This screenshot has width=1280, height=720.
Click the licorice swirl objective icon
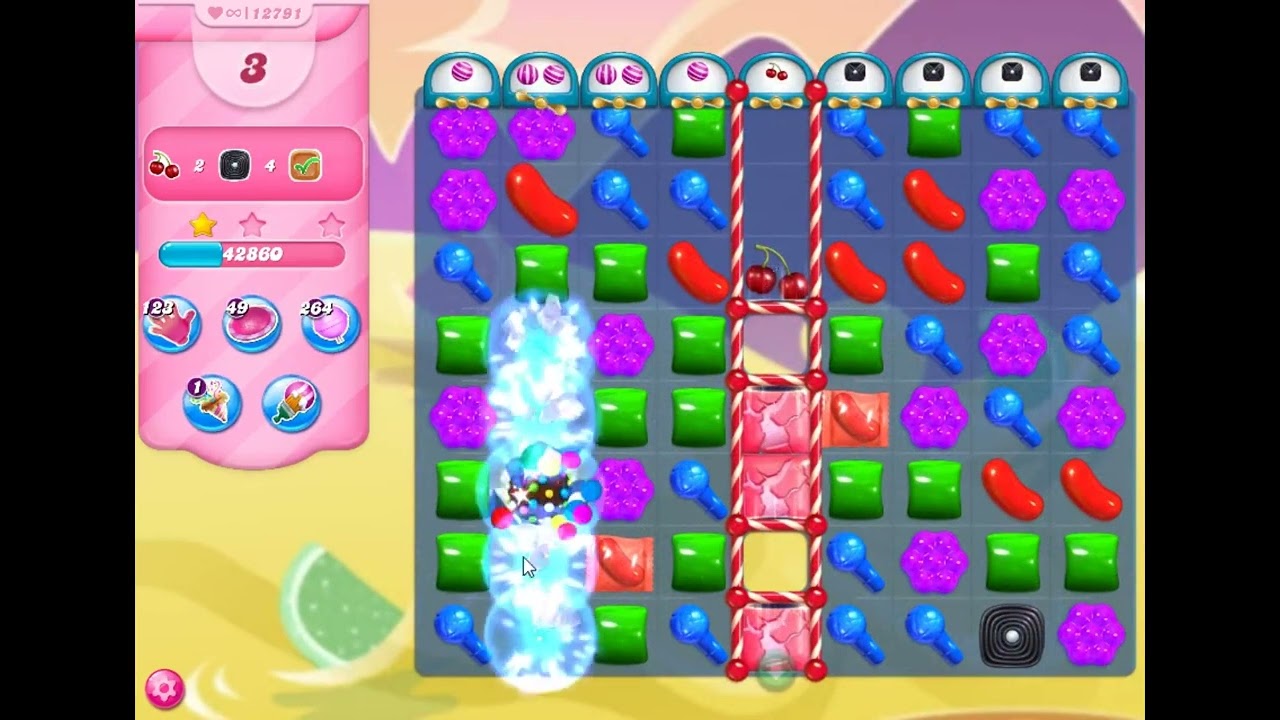coord(234,164)
